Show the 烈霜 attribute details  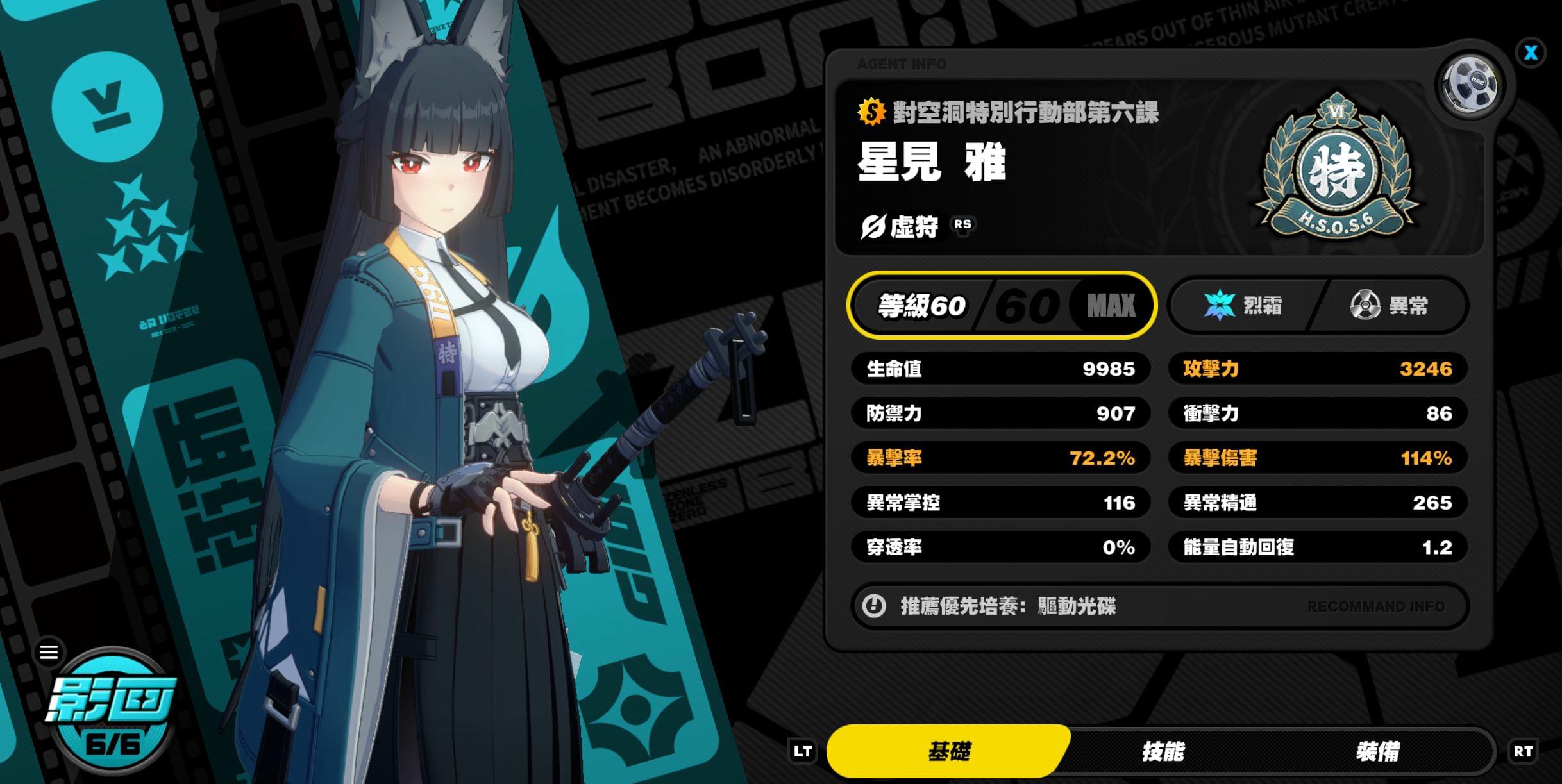(x=1243, y=305)
